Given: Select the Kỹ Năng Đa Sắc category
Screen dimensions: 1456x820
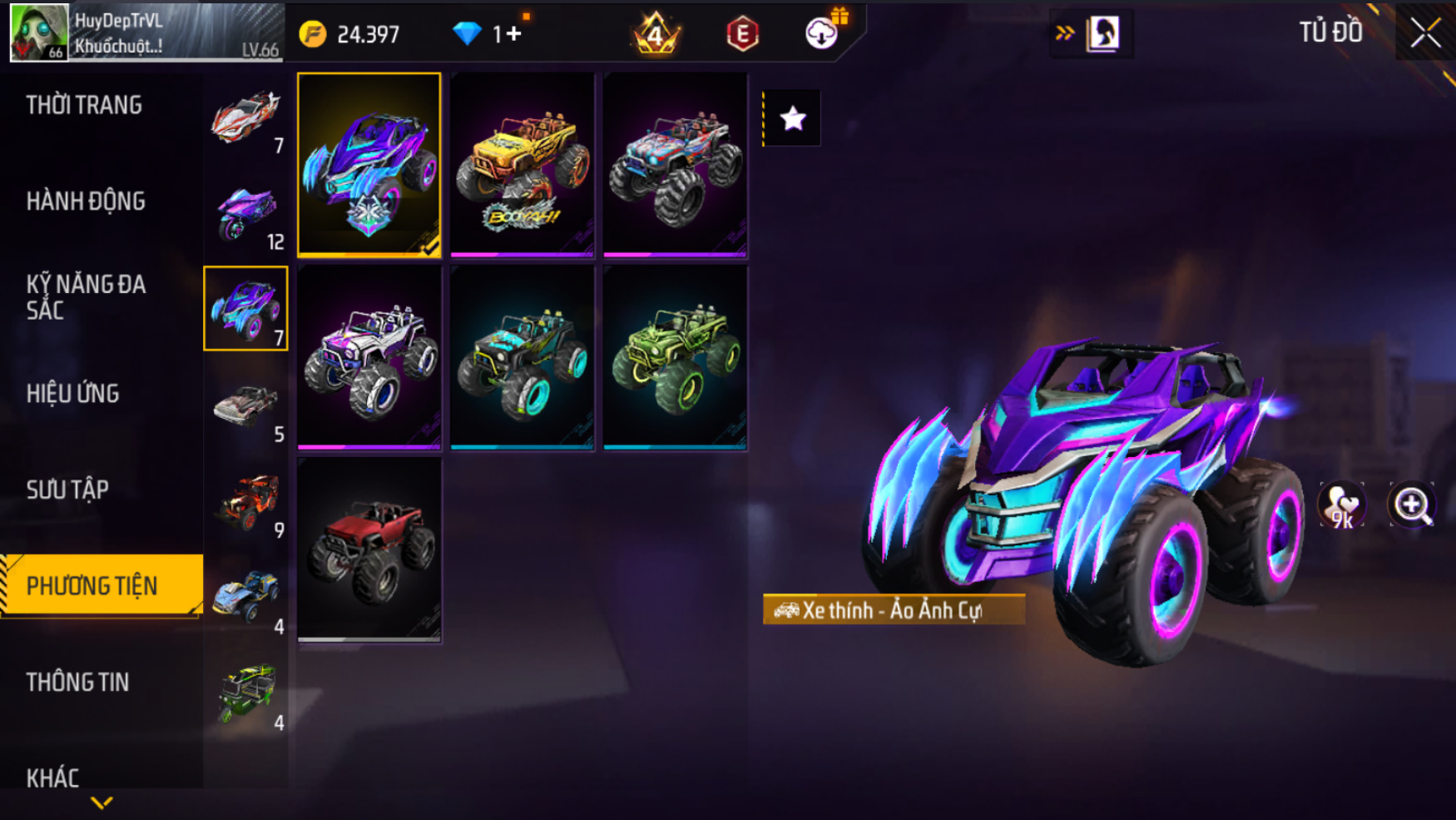Looking at the screenshot, I should [x=86, y=297].
